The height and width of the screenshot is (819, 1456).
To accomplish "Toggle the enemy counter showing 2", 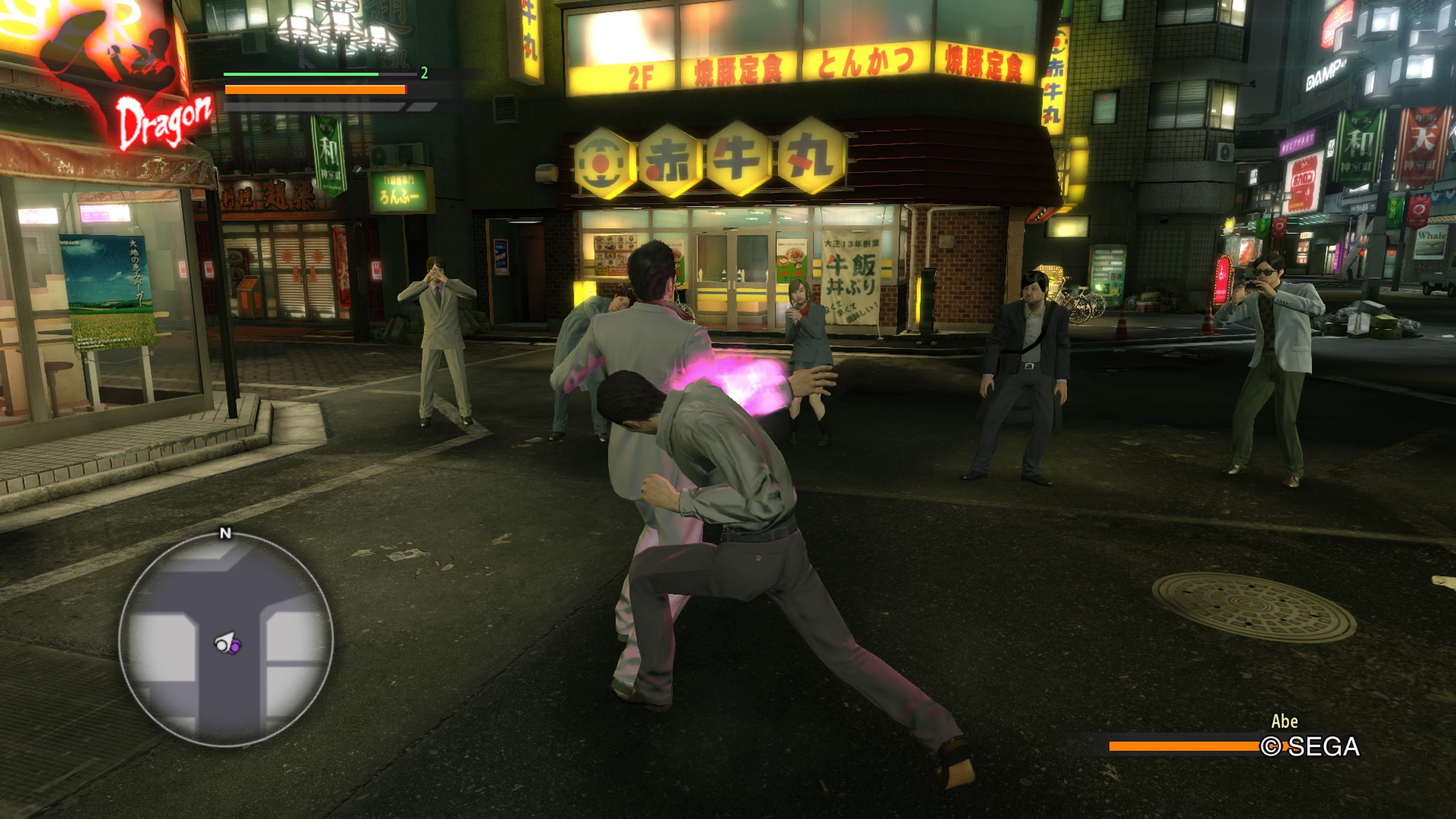I will pyautogui.click(x=424, y=72).
